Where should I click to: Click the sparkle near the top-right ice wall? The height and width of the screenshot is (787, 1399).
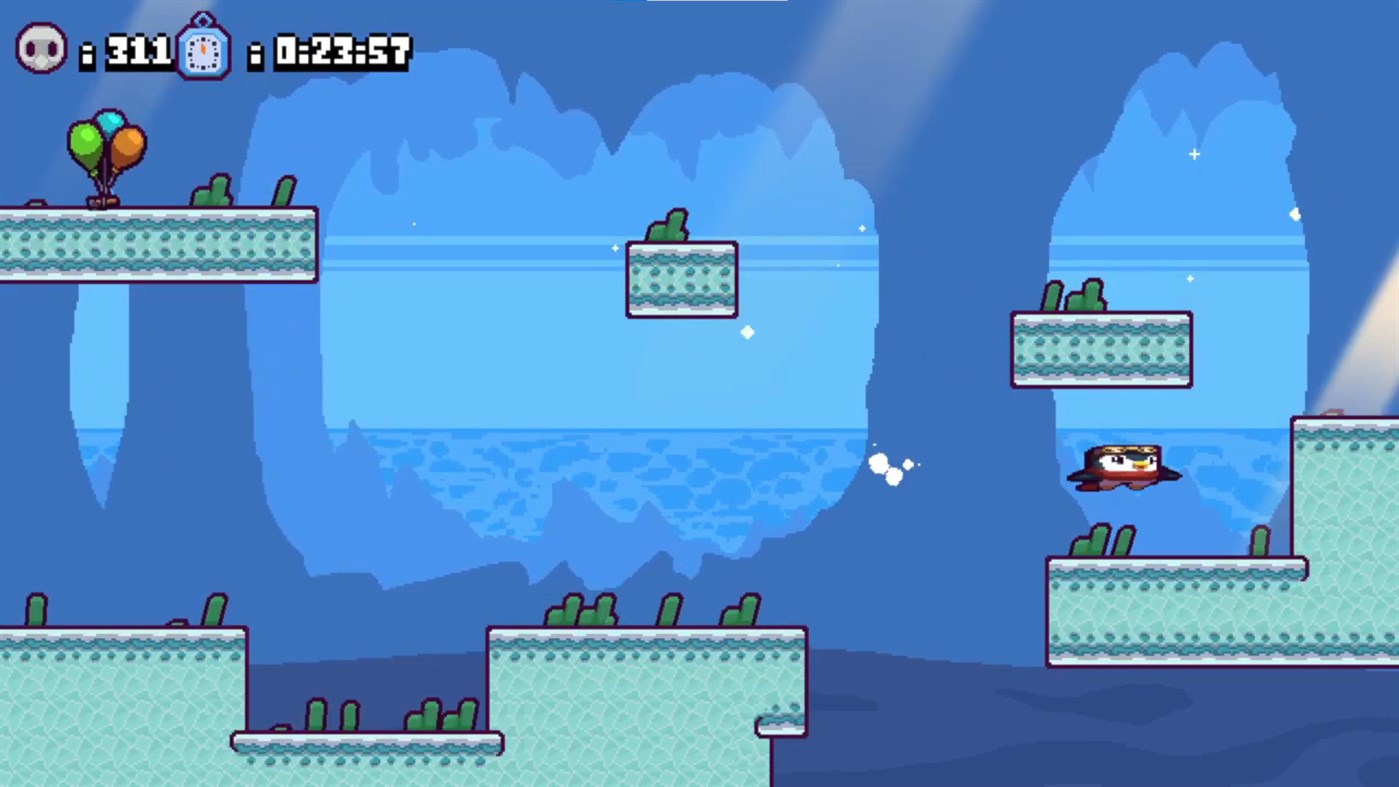click(x=1194, y=154)
